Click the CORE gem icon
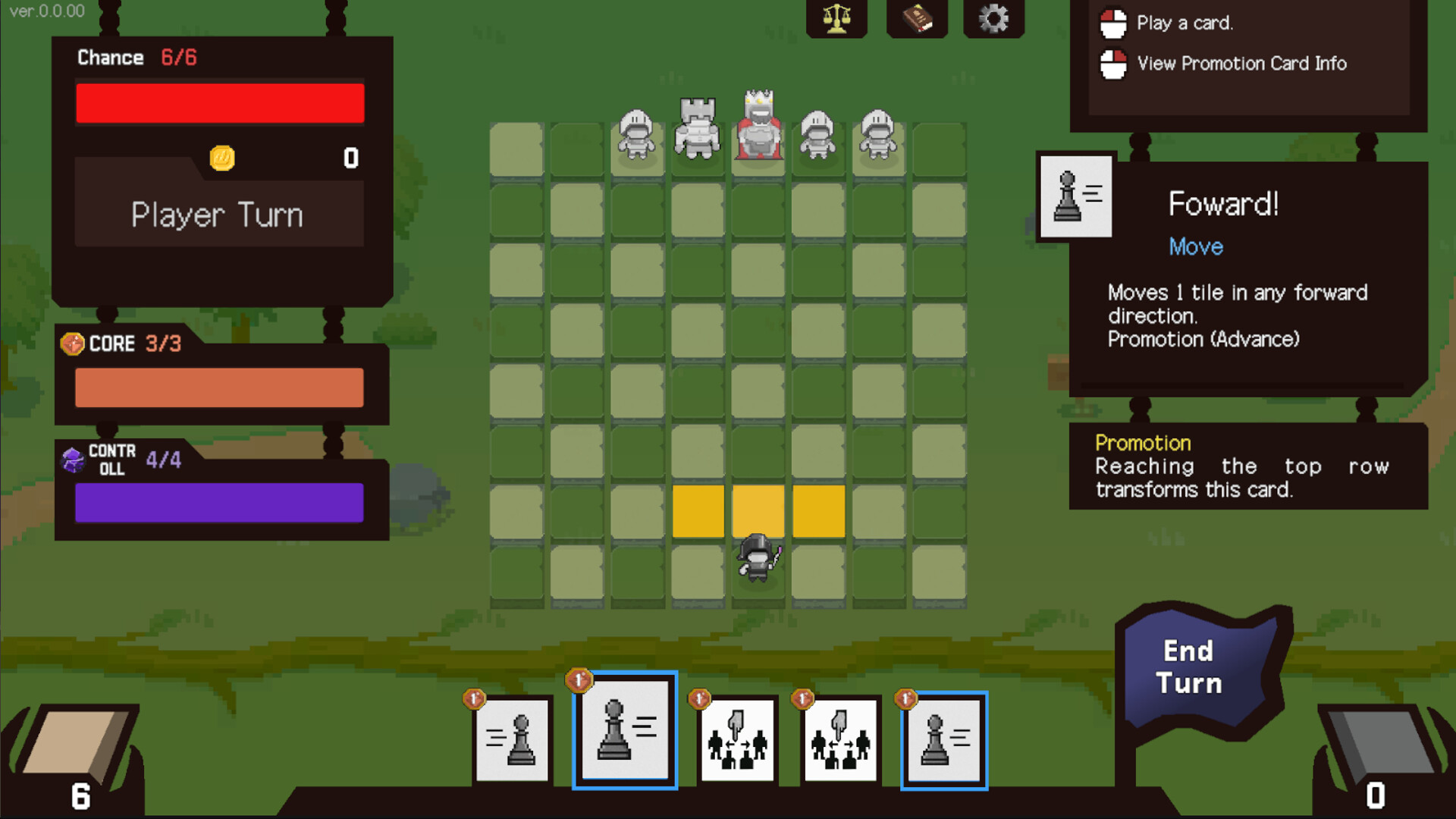 tap(74, 344)
